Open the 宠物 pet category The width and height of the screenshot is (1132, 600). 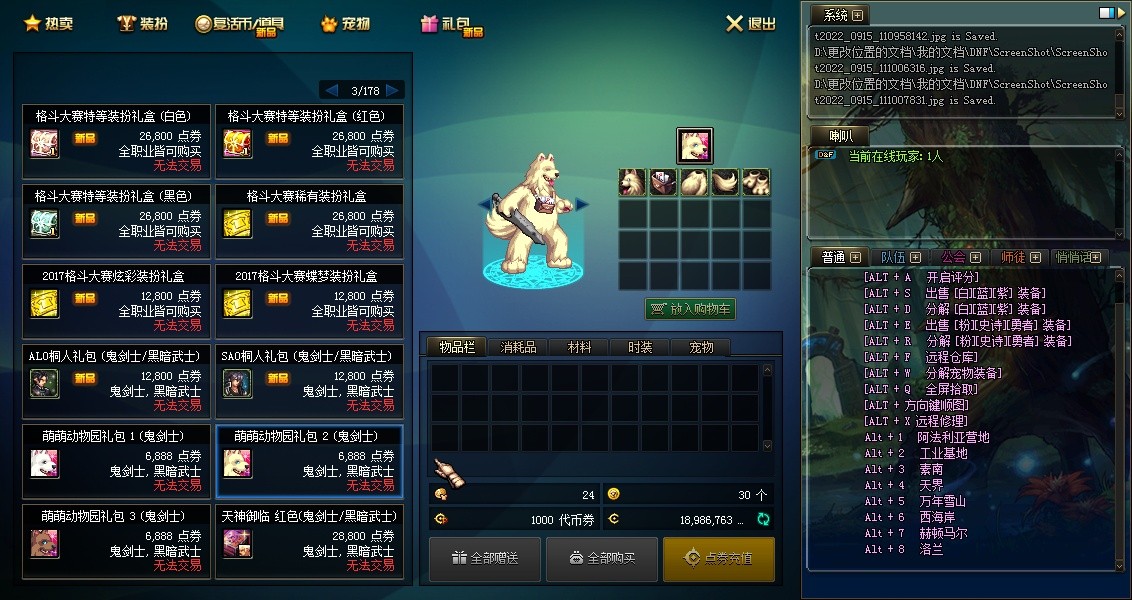click(346, 23)
